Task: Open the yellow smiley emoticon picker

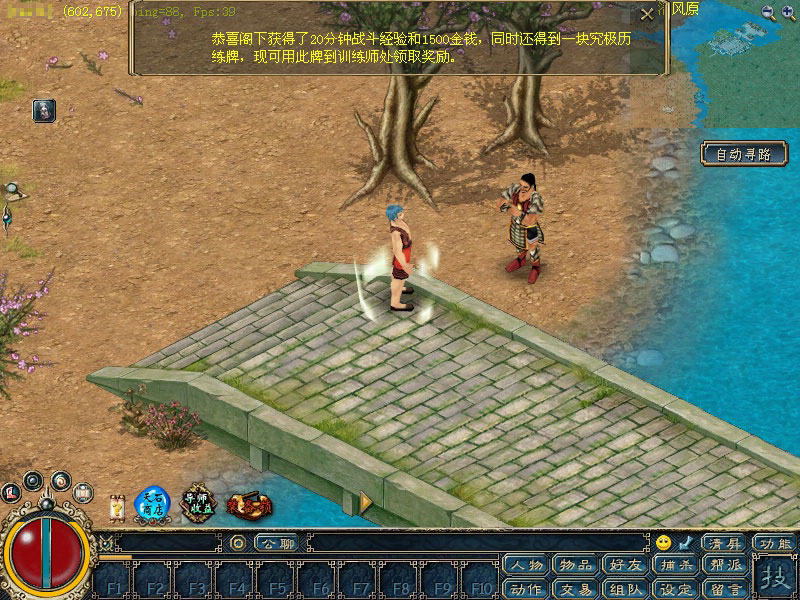Action: [x=664, y=543]
